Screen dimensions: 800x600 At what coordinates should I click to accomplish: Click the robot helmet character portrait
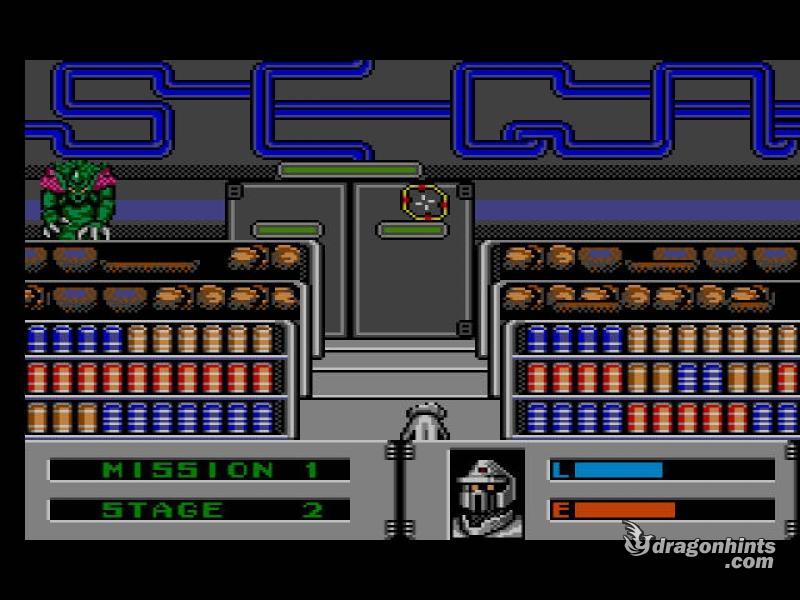point(486,493)
